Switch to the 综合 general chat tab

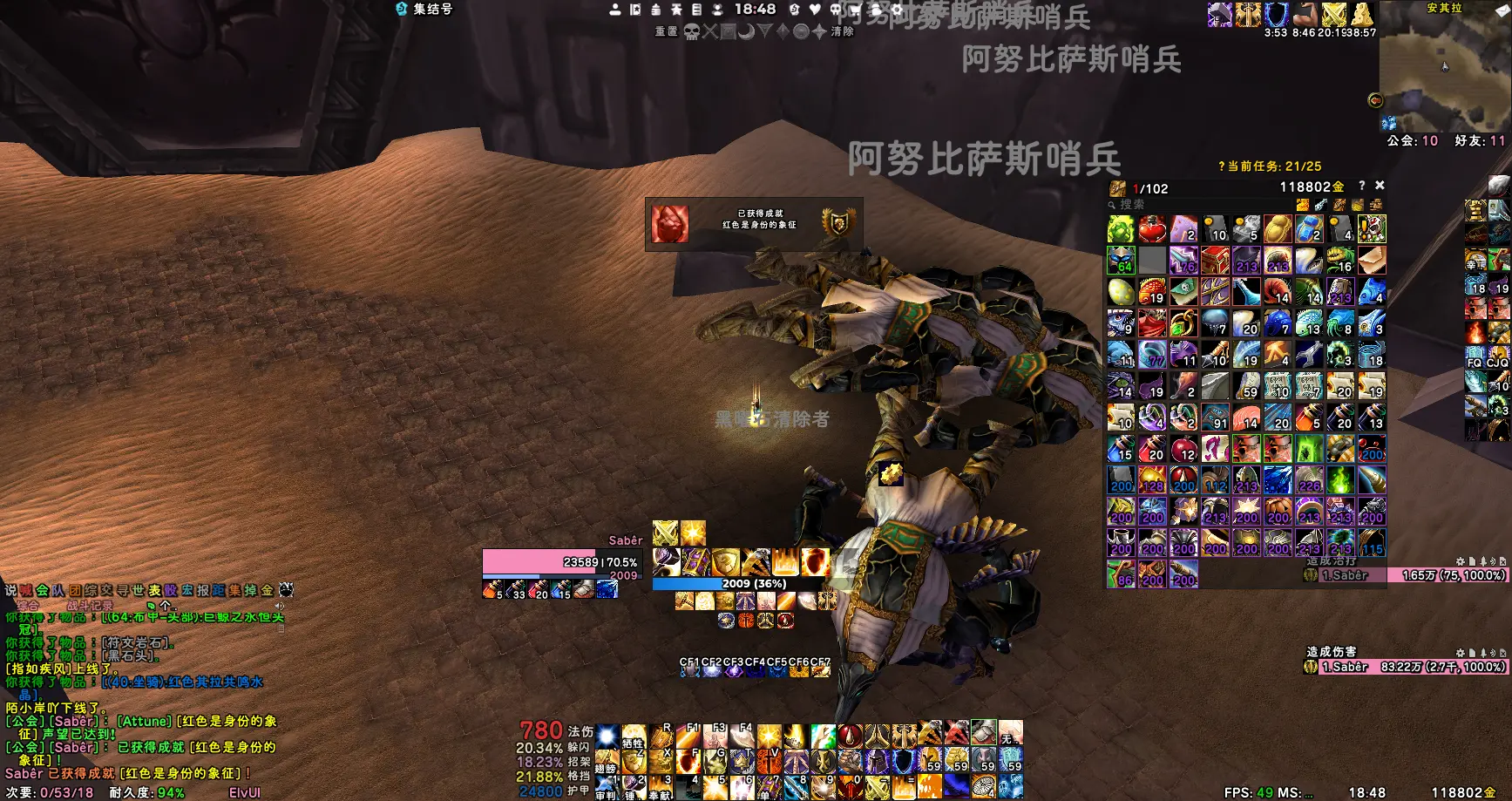[x=28, y=606]
